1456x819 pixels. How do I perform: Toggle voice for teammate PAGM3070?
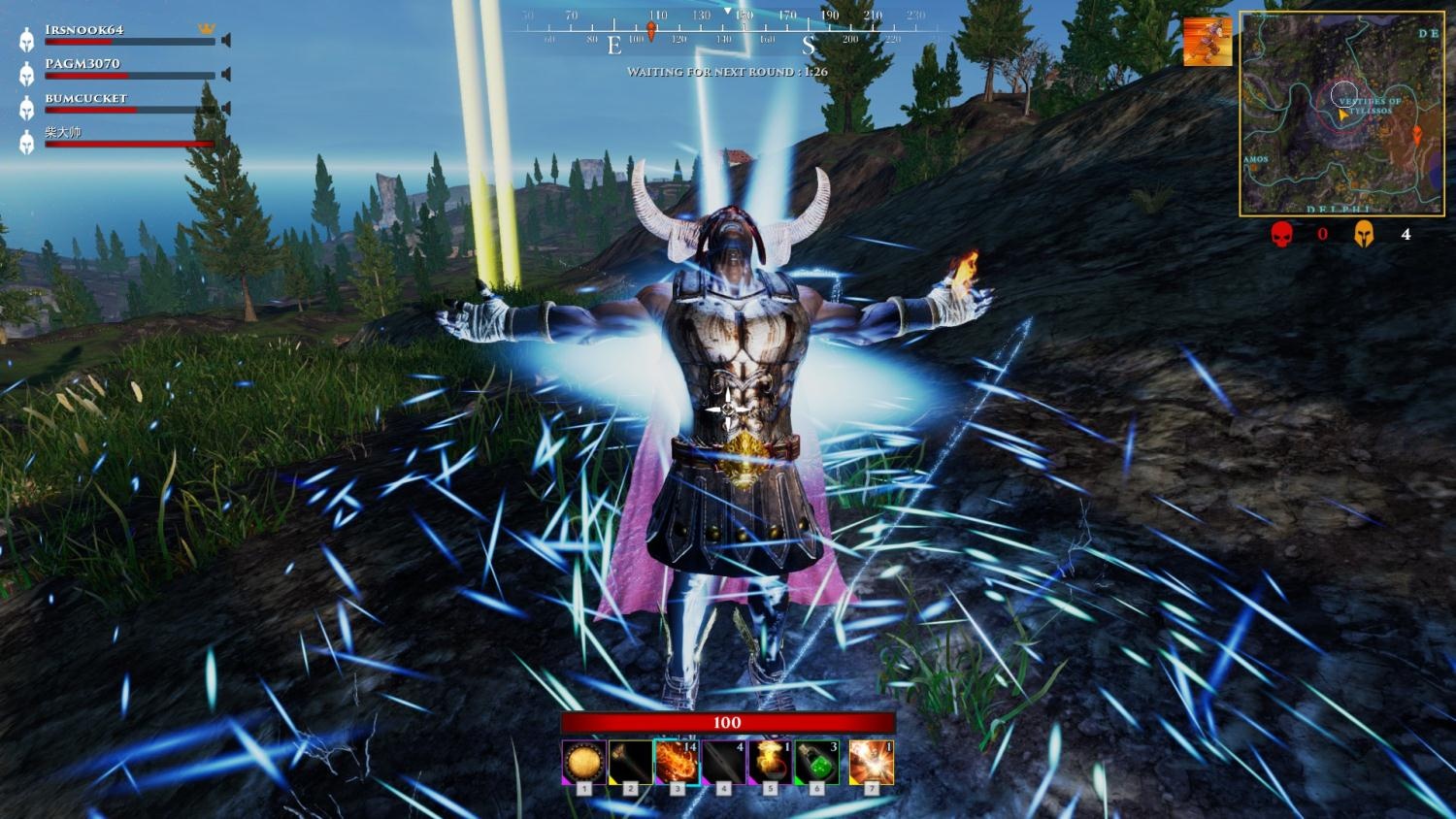[226, 75]
